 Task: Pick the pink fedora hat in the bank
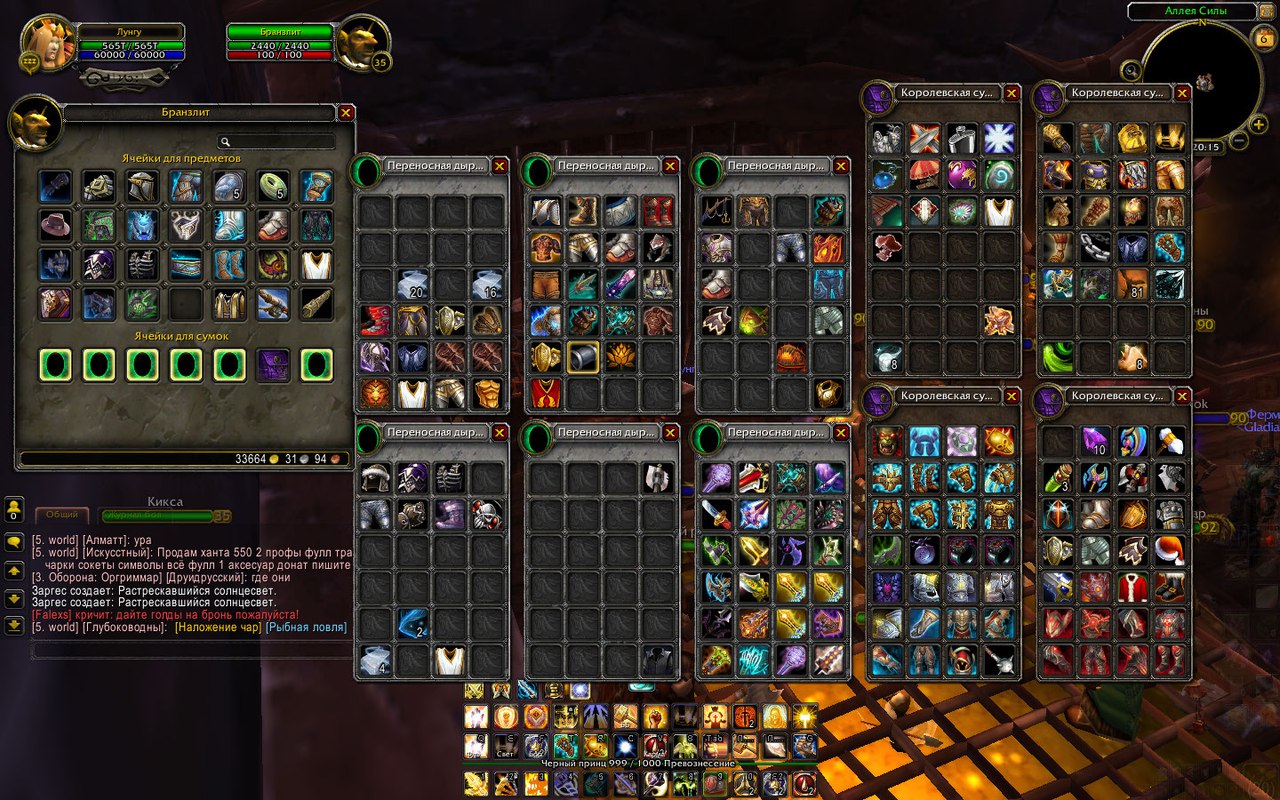coord(55,223)
